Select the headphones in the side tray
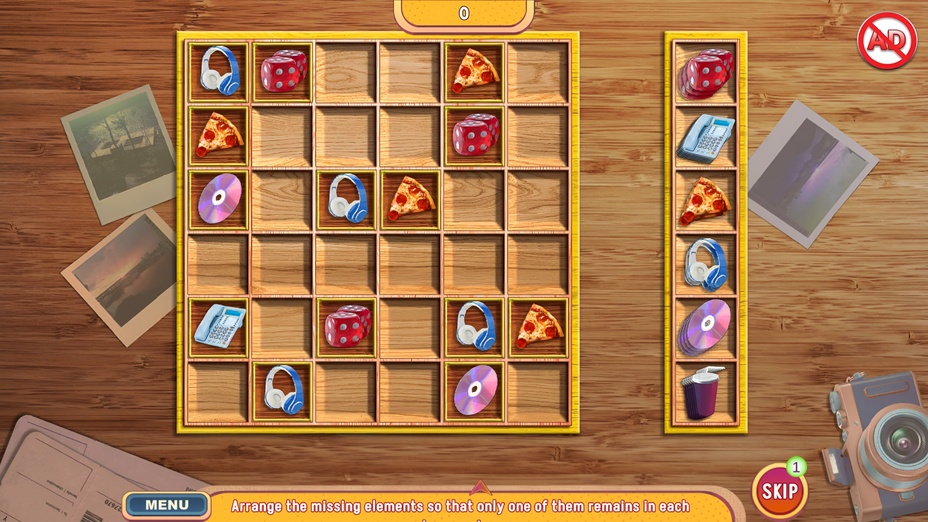Image resolution: width=928 pixels, height=522 pixels. click(706, 264)
